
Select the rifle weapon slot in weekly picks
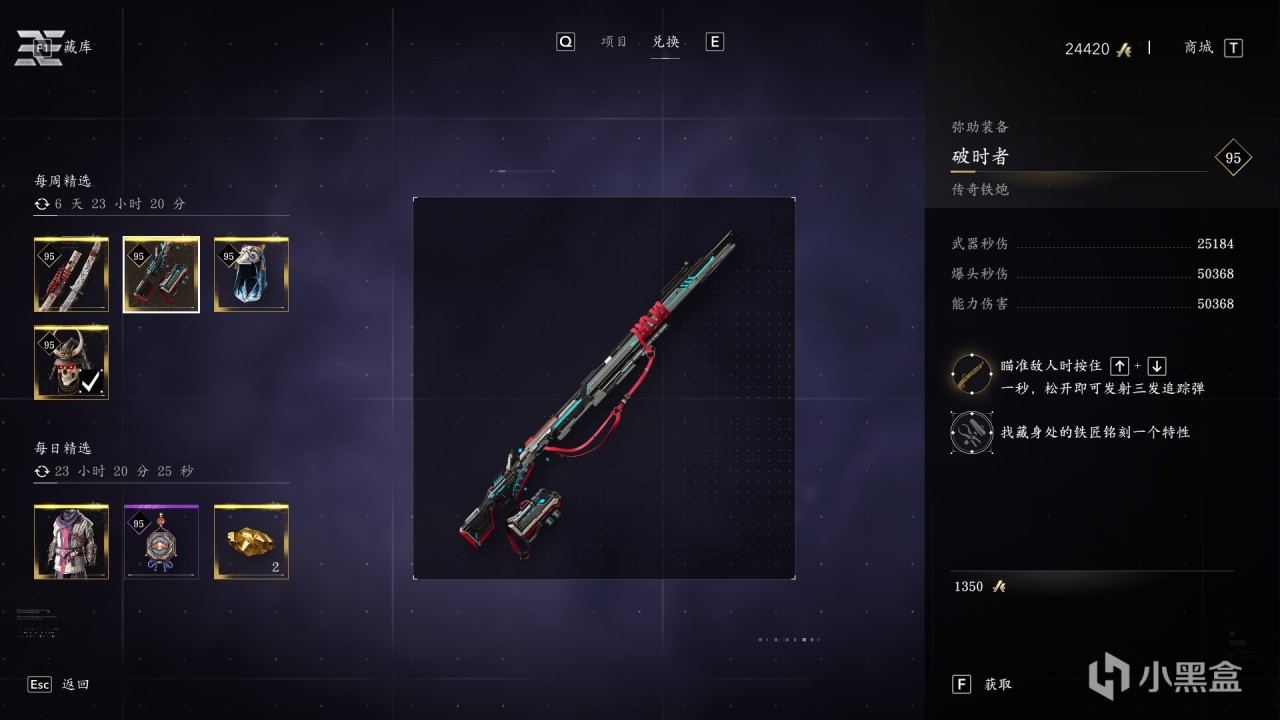pos(161,275)
